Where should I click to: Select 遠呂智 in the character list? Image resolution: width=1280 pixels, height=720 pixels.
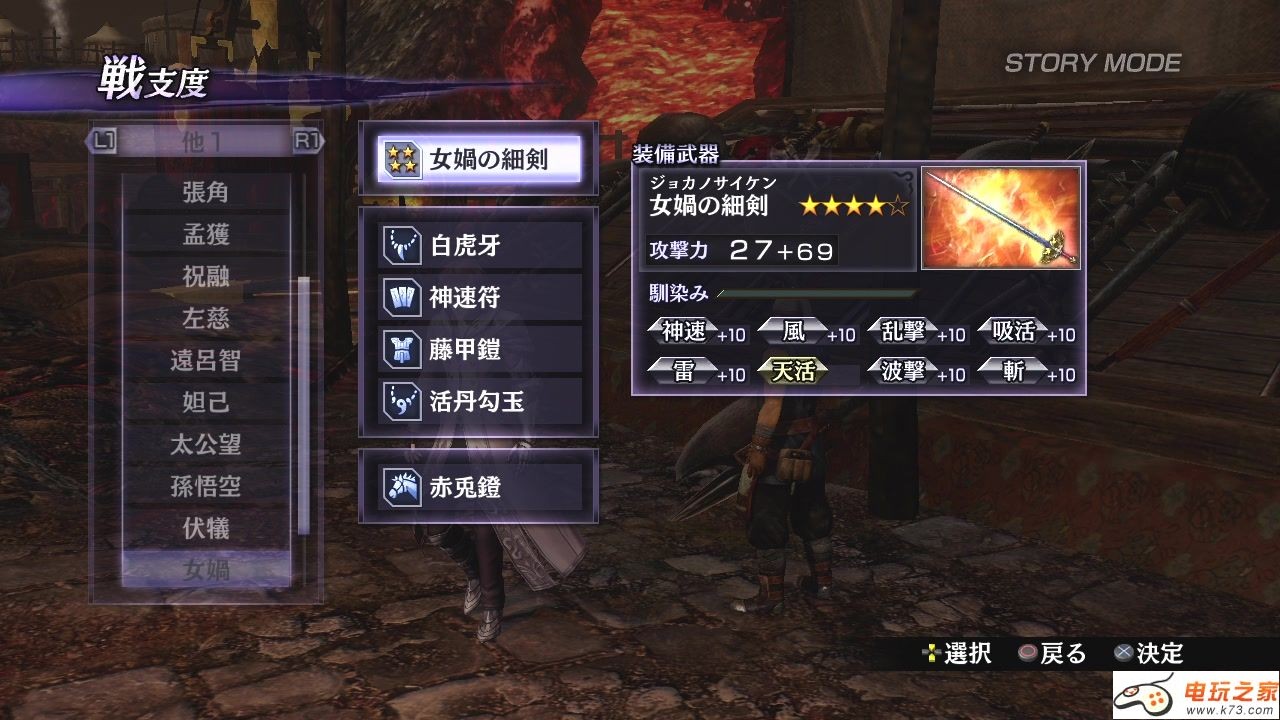point(206,361)
